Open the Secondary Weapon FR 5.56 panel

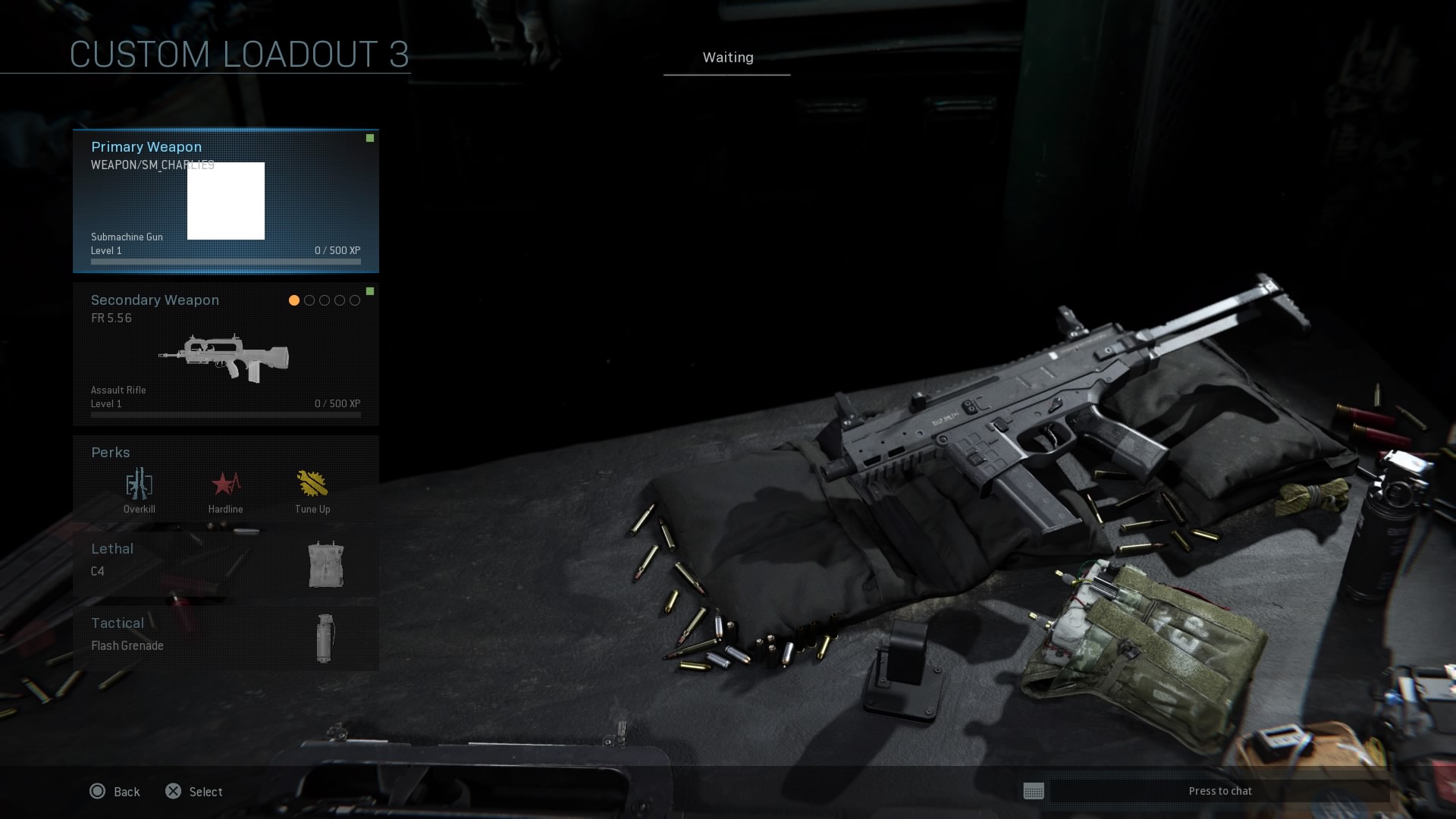click(x=225, y=354)
